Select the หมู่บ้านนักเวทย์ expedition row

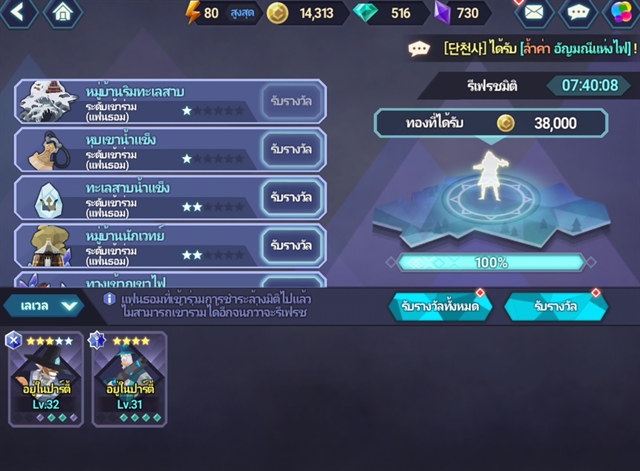tap(140, 245)
